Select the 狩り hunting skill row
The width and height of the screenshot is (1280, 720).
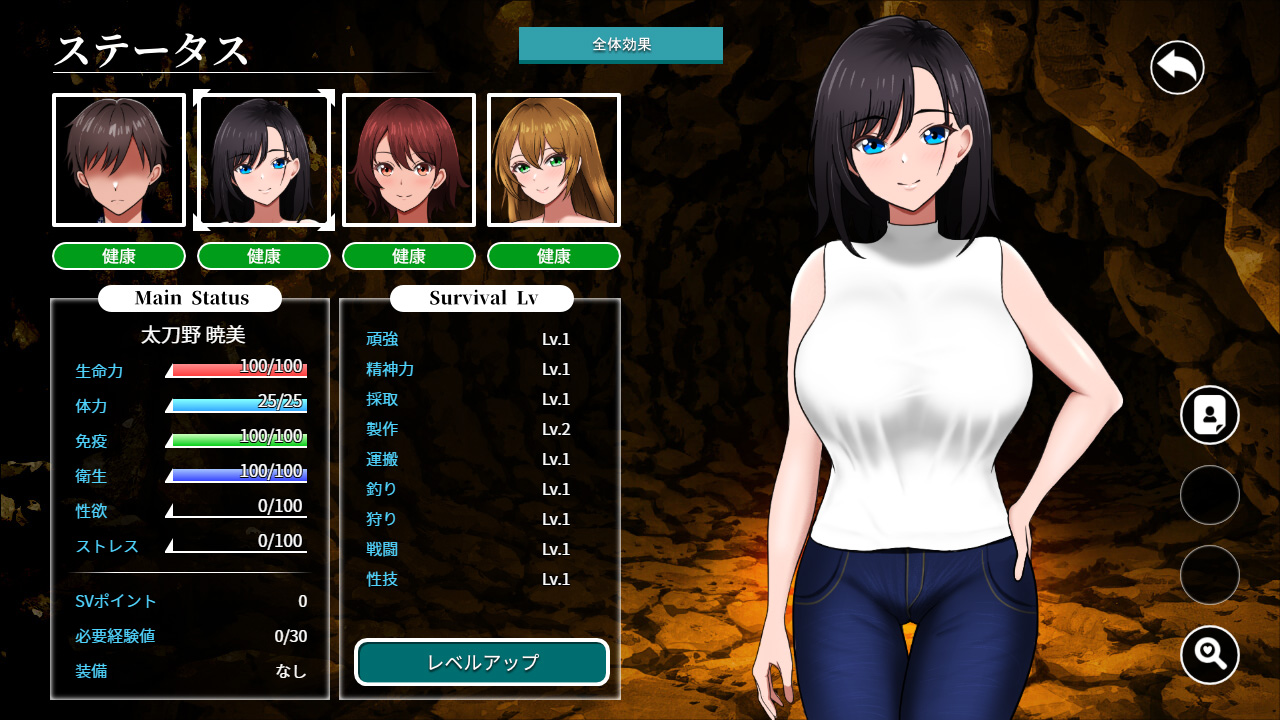pyautogui.click(x=468, y=519)
